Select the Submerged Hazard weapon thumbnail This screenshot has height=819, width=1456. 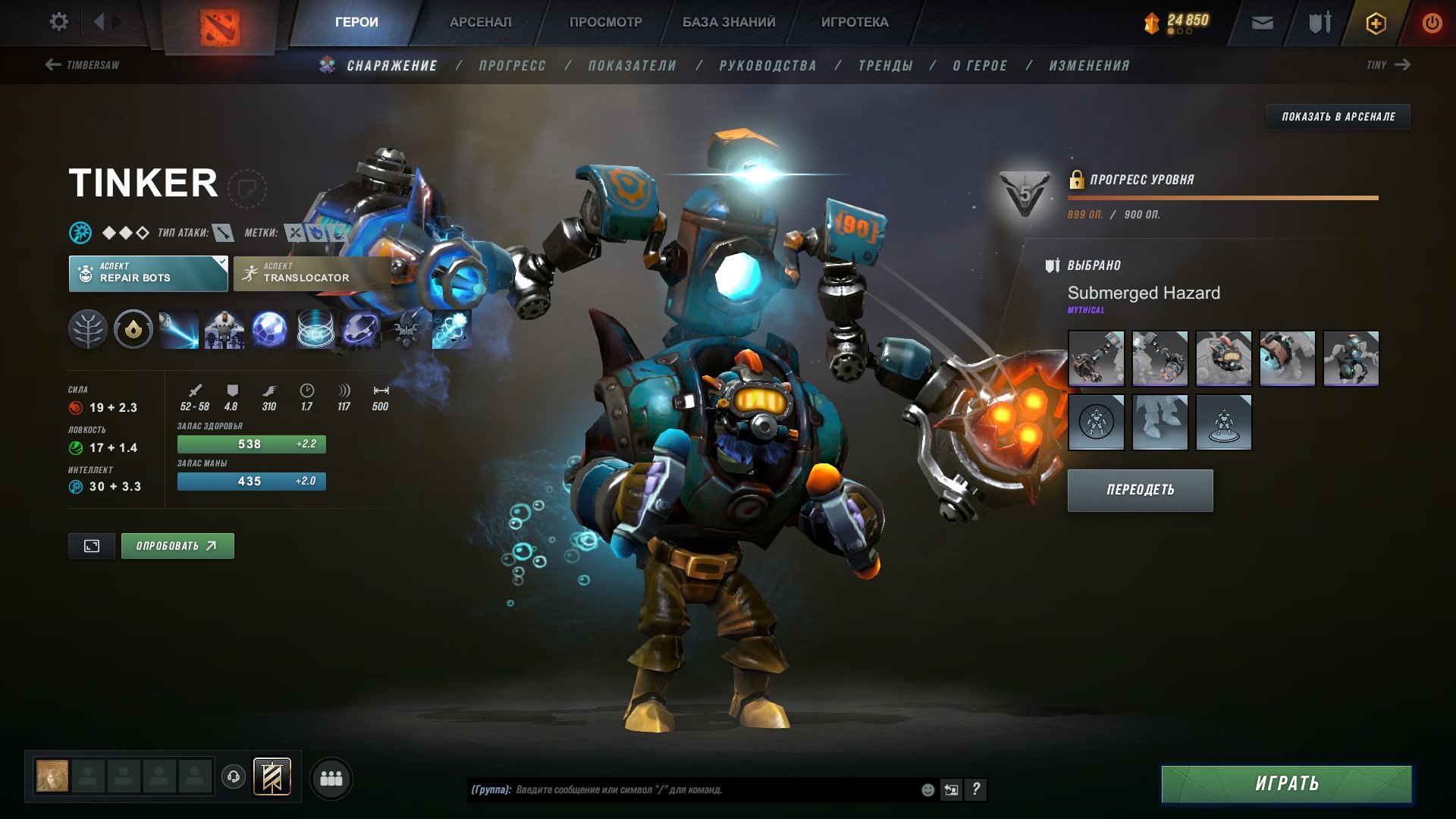[1097, 358]
